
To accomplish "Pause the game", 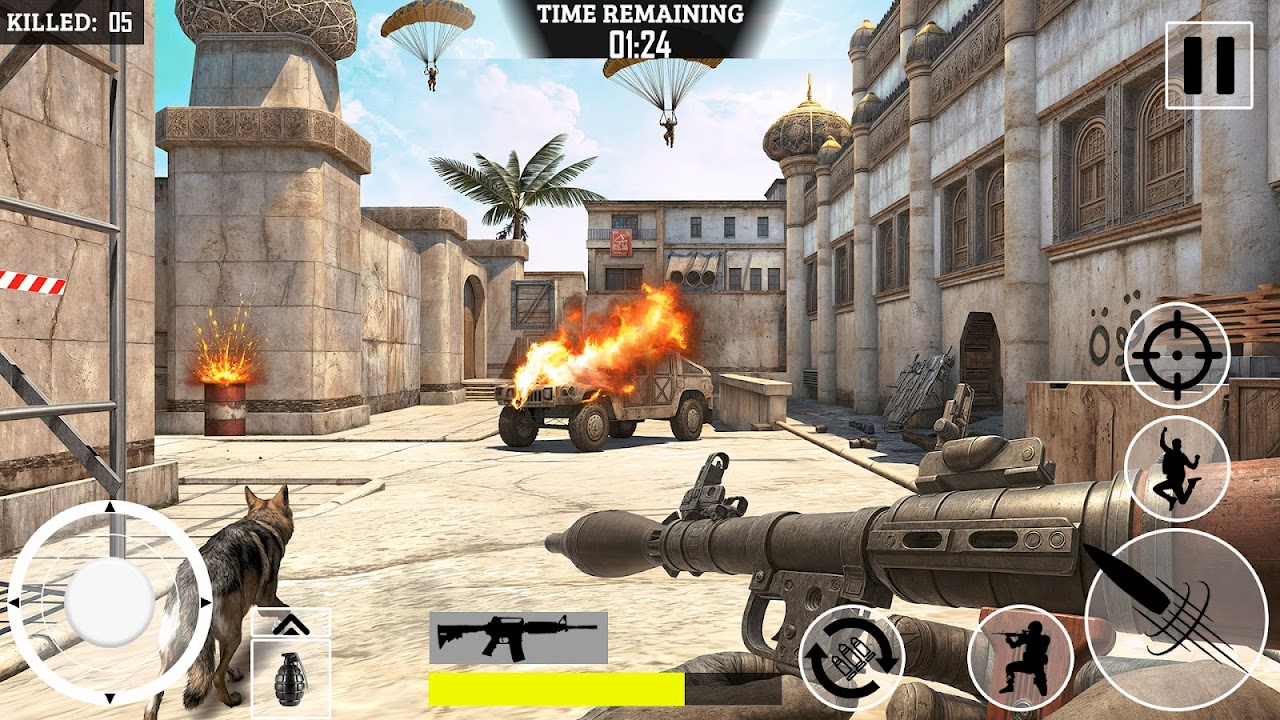I will click(x=1208, y=65).
